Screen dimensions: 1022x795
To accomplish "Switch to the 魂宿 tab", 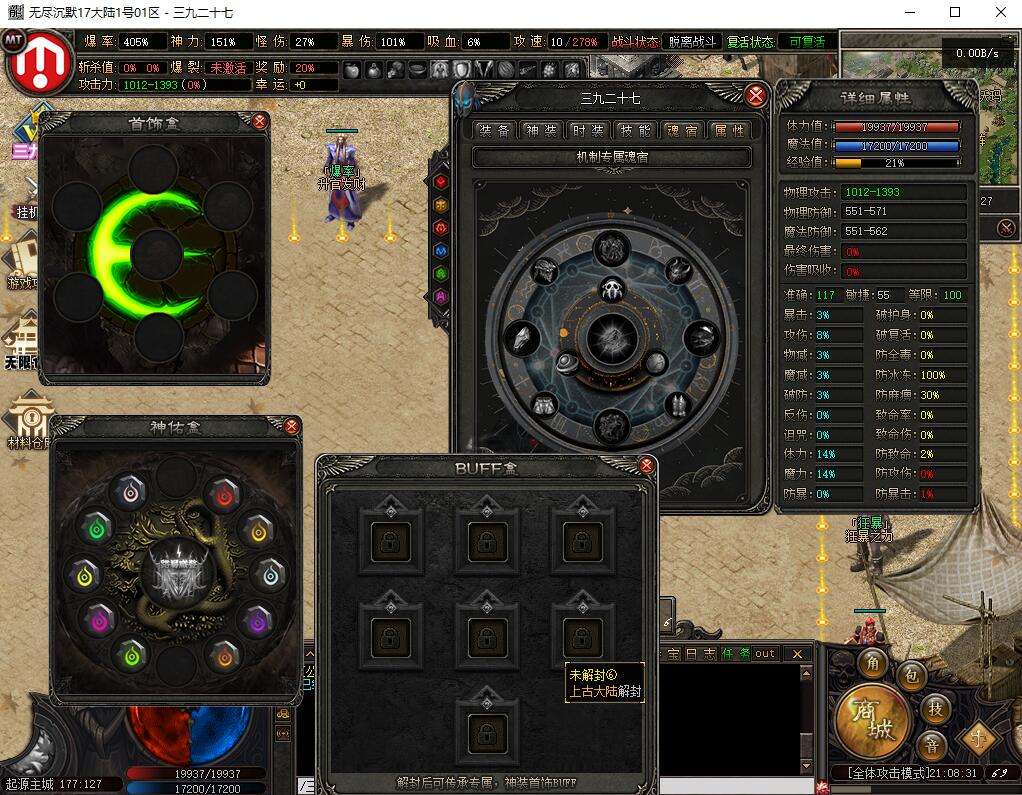I will [x=682, y=130].
